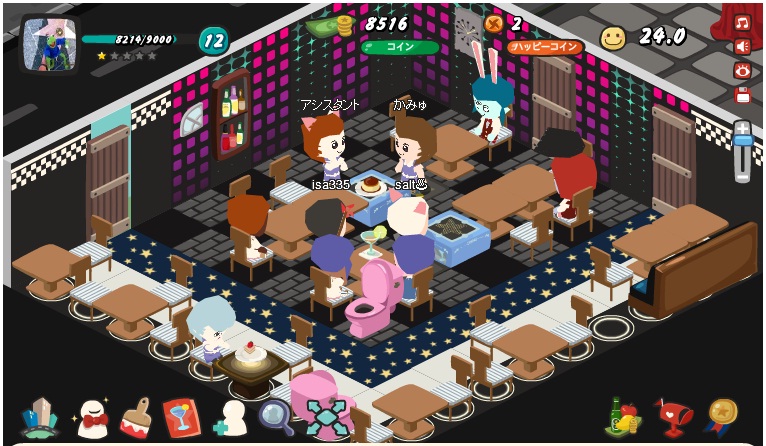This screenshot has width=766, height=446.
Task: Toggle the background music button
Action: coord(742,22)
